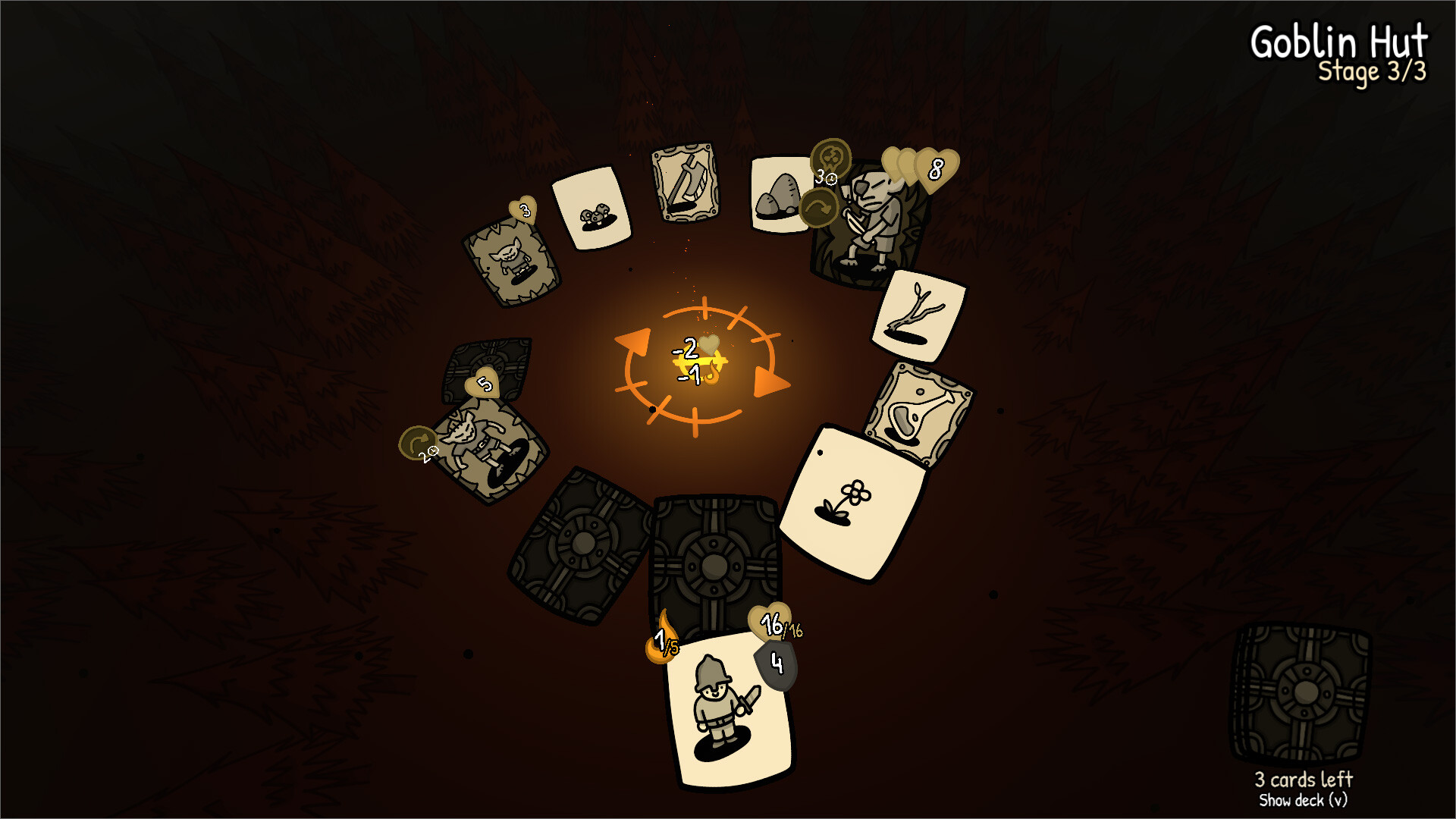The image size is (1456, 819).
Task: Select the knight hero card
Action: tap(719, 713)
